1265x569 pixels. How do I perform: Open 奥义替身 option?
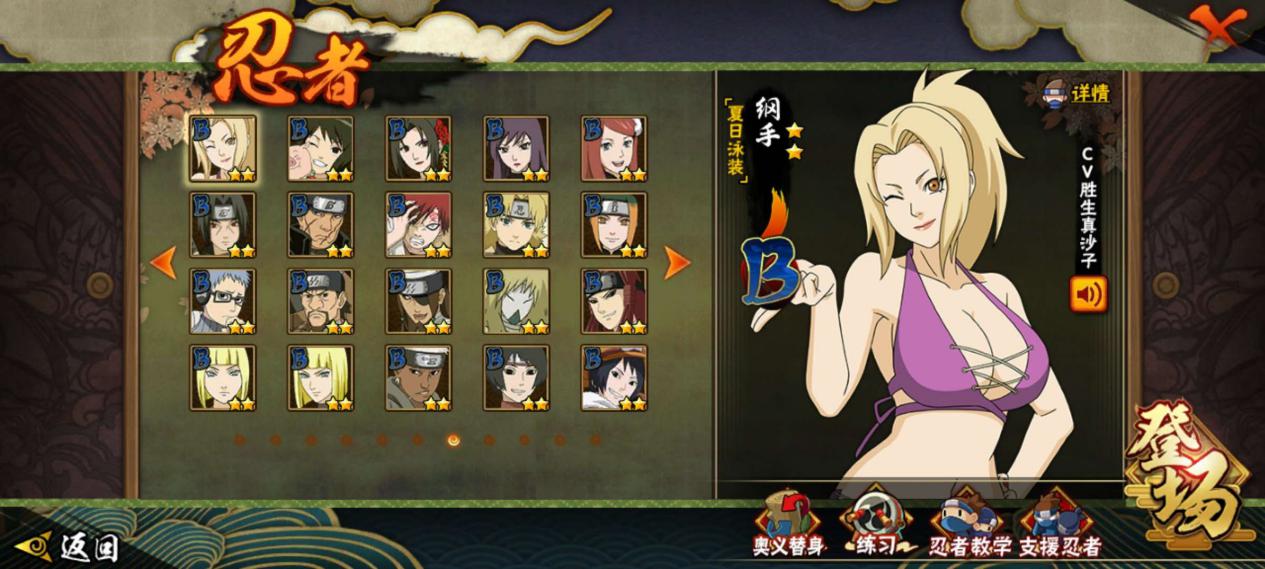[788, 522]
